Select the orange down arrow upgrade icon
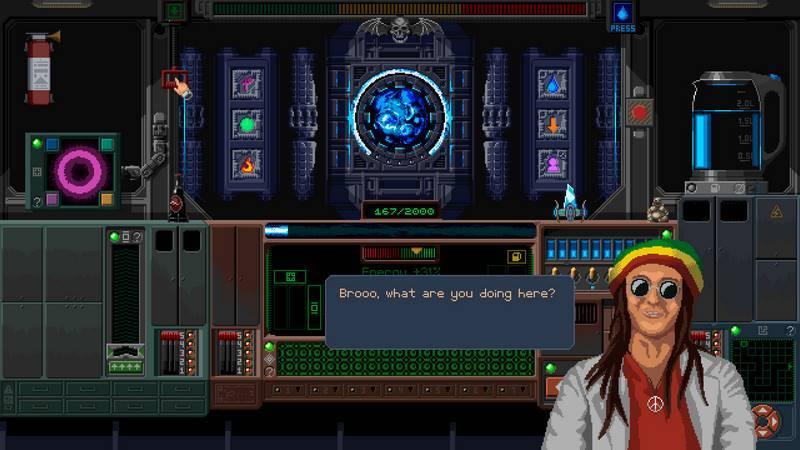This screenshot has width=800, height=450. (x=552, y=125)
